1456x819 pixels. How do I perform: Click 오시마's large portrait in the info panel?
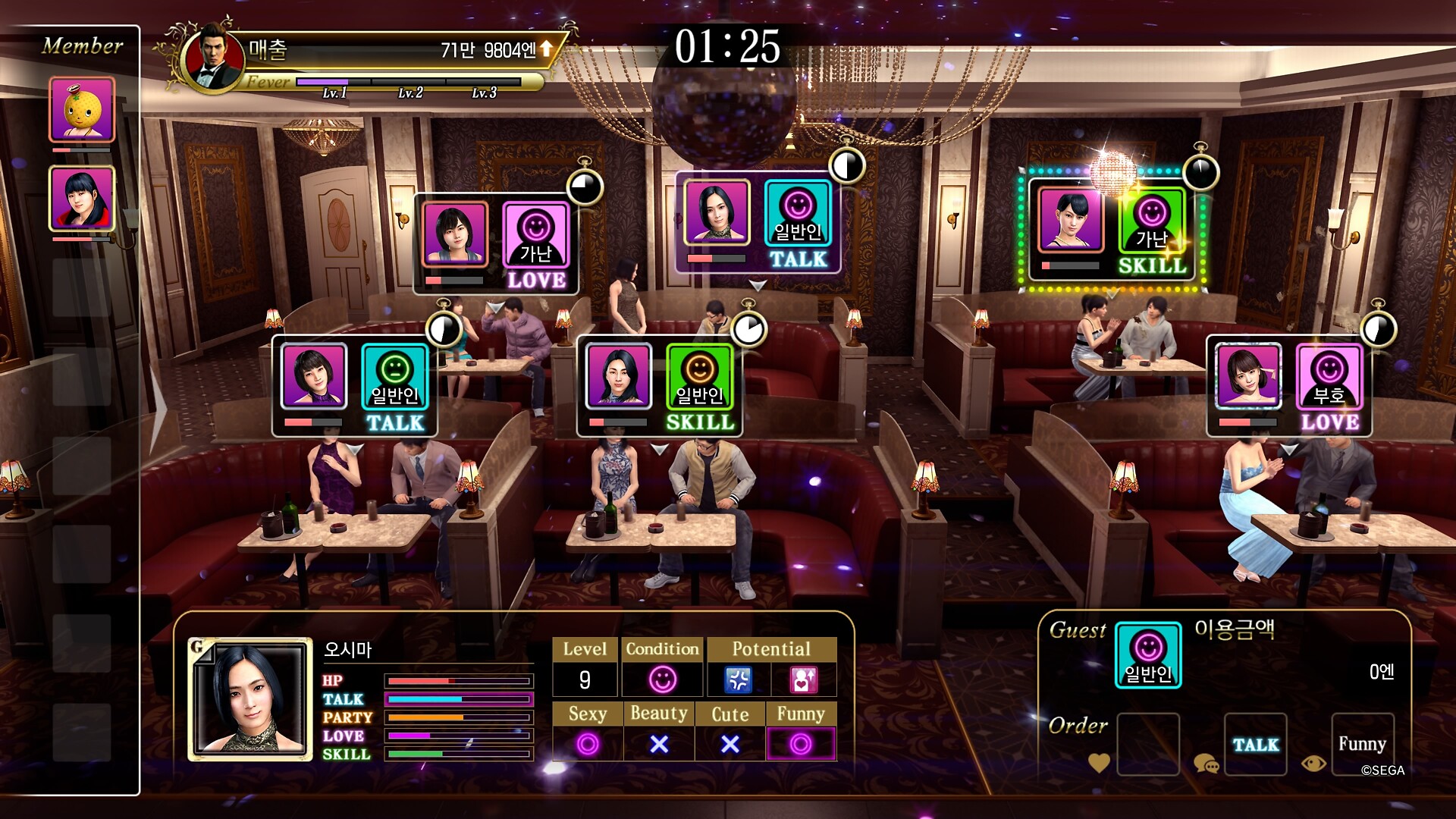click(250, 699)
